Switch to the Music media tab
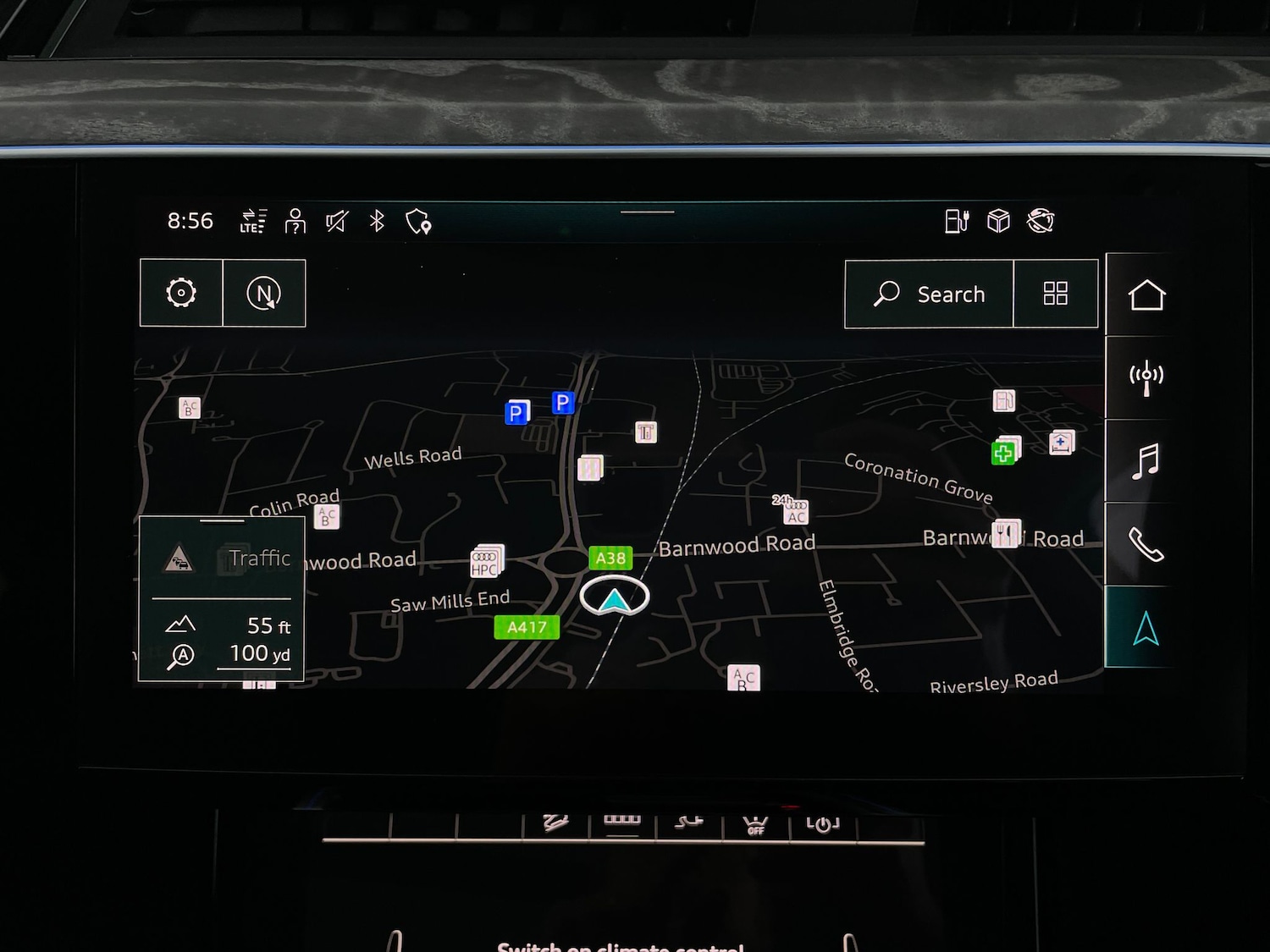Screen dimensions: 1270x952 click(x=1146, y=461)
